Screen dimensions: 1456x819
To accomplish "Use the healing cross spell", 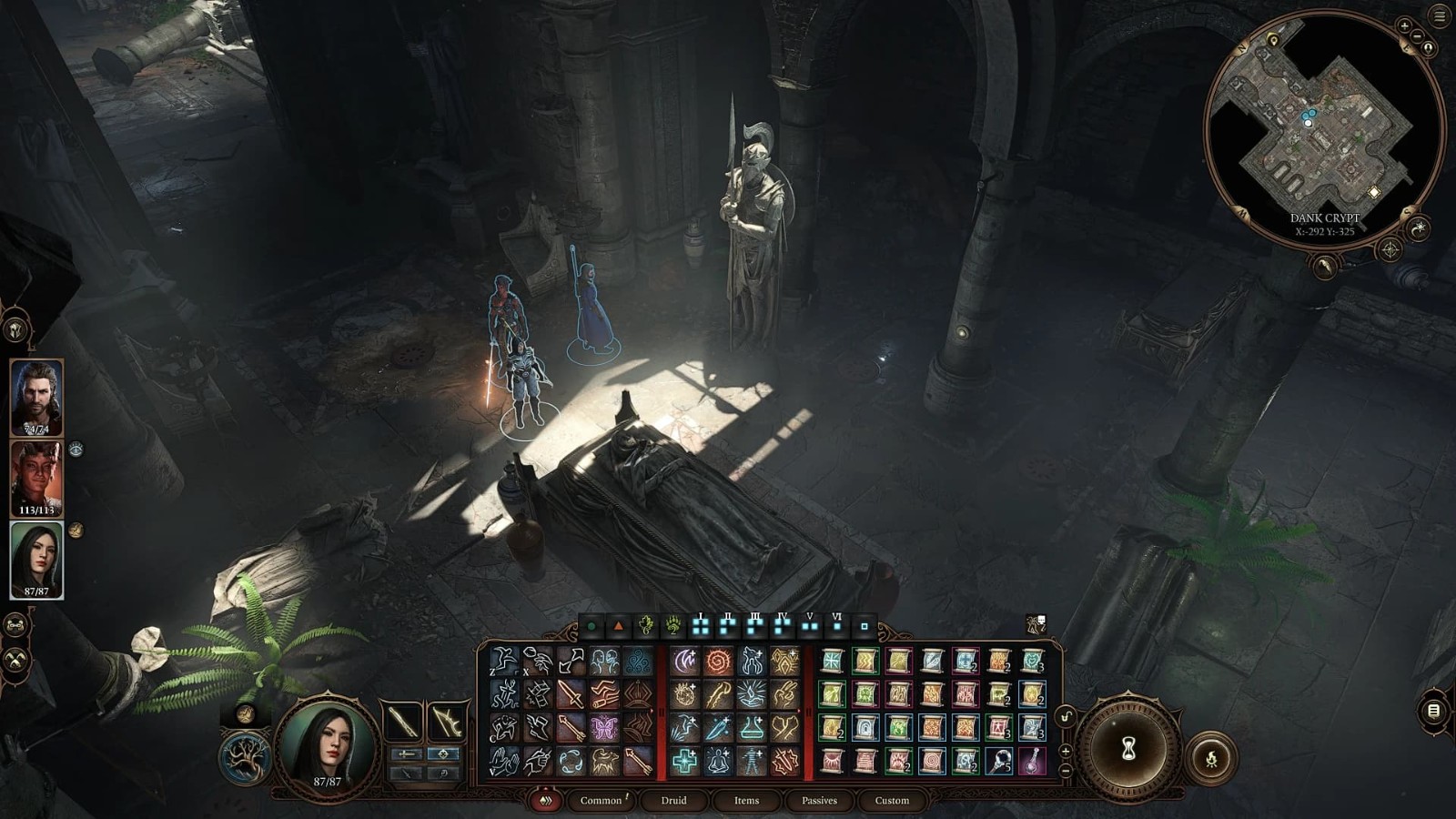I will (x=684, y=761).
